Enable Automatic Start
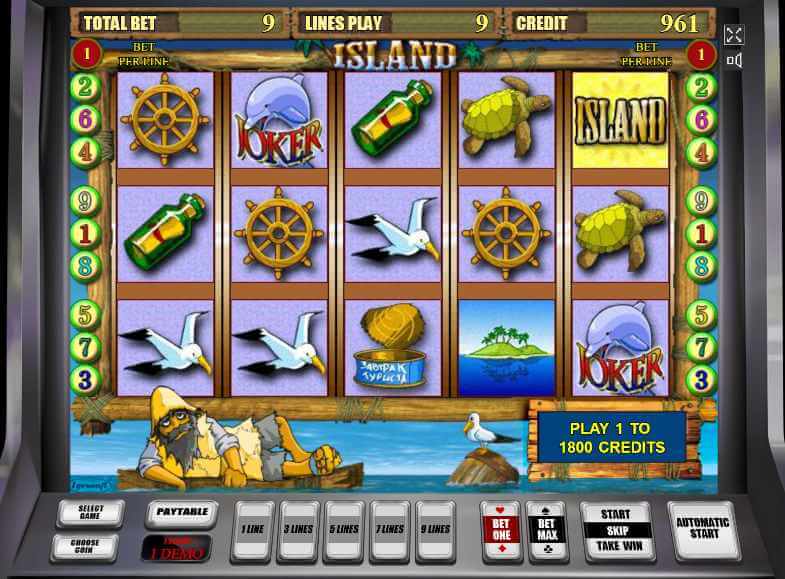 point(704,528)
